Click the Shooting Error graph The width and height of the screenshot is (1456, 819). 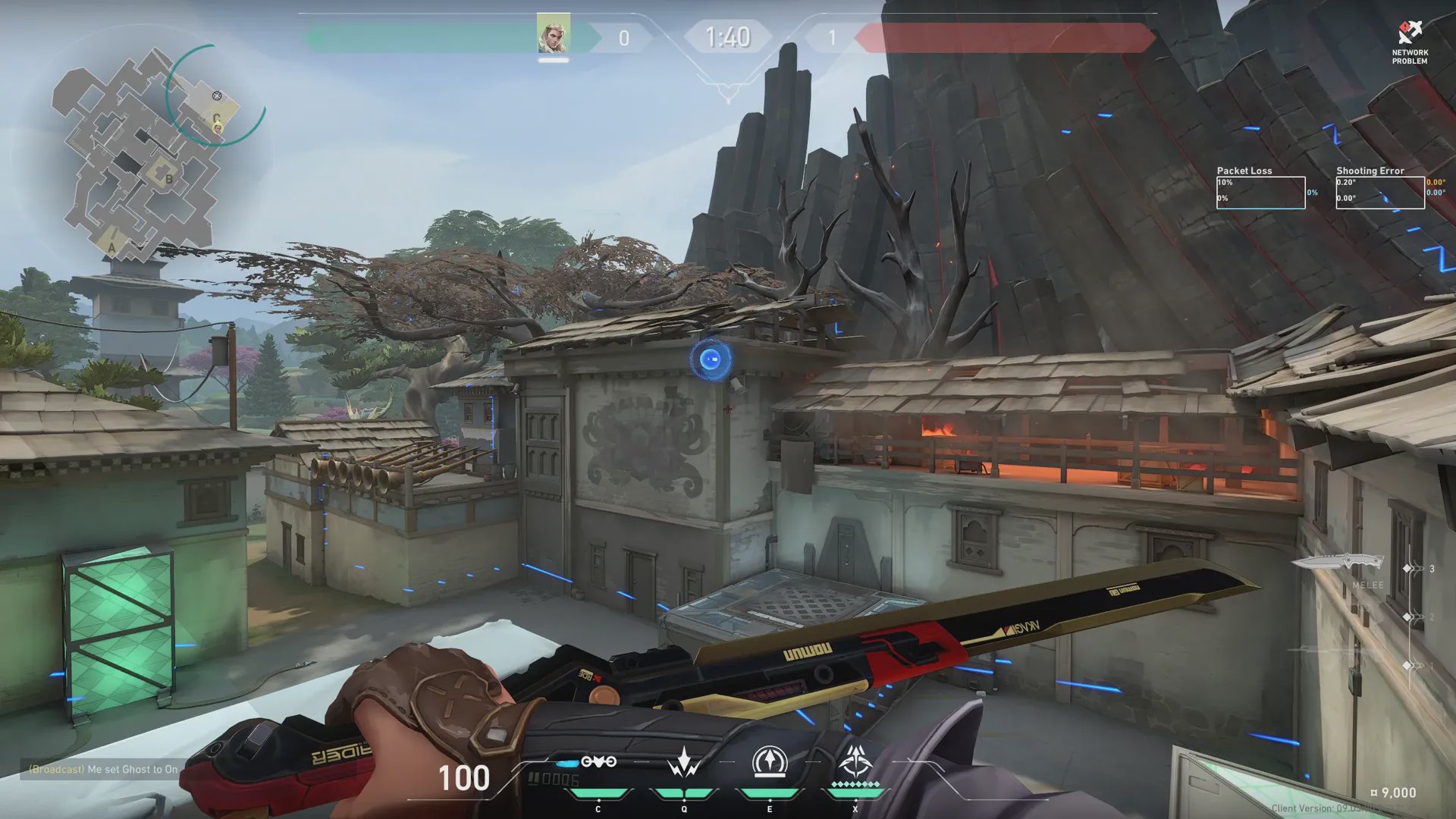[x=1380, y=193]
